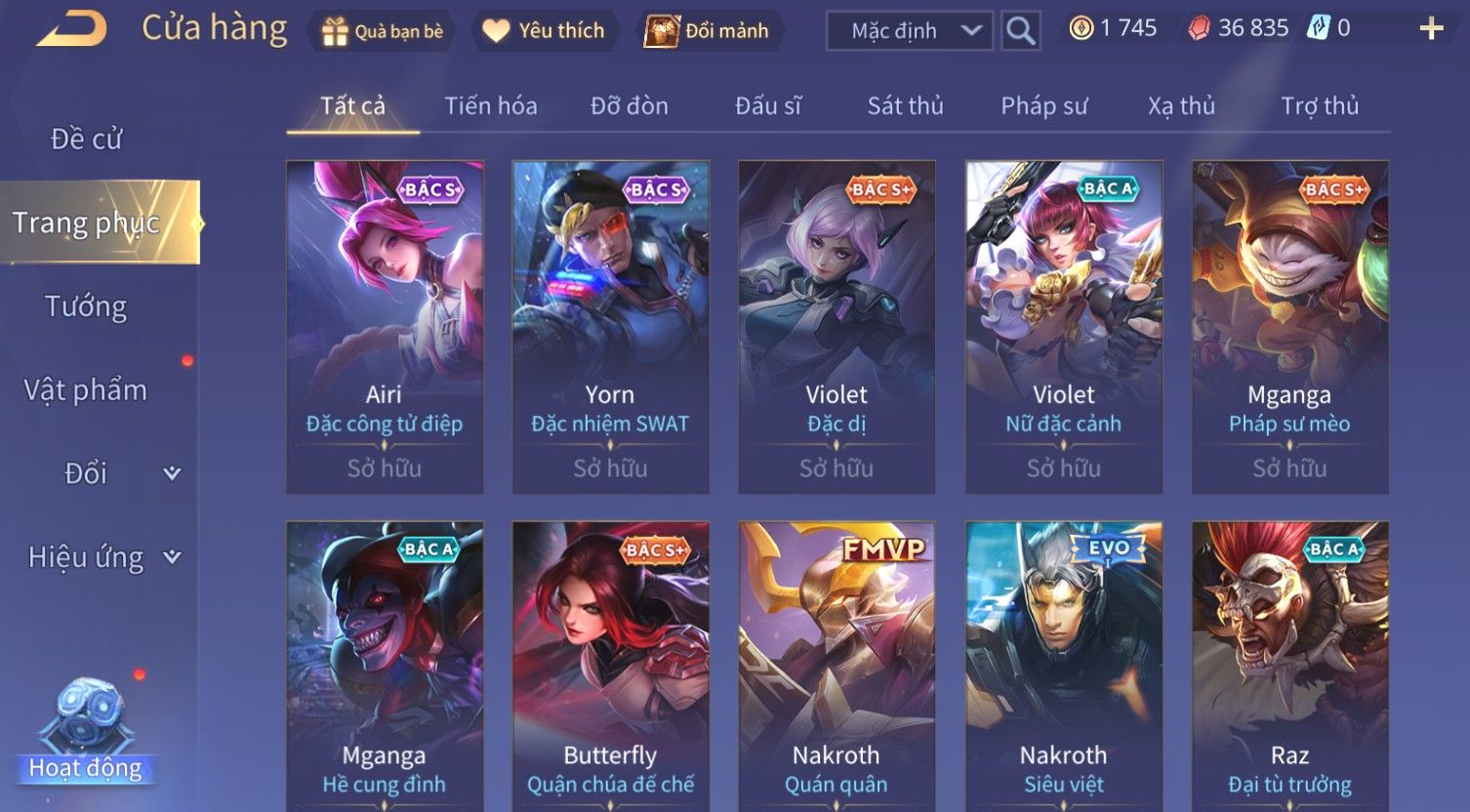The image size is (1470, 812).
Task: Open the Yêu thích favorites list
Action: point(544,31)
